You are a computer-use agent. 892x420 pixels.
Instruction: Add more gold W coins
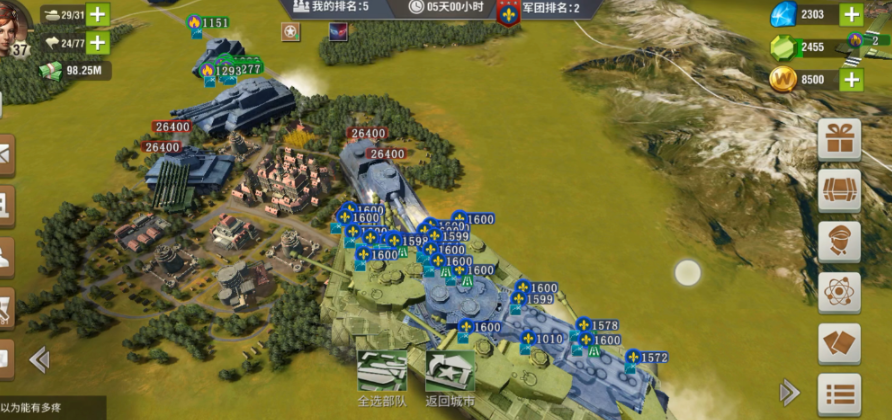tap(851, 79)
